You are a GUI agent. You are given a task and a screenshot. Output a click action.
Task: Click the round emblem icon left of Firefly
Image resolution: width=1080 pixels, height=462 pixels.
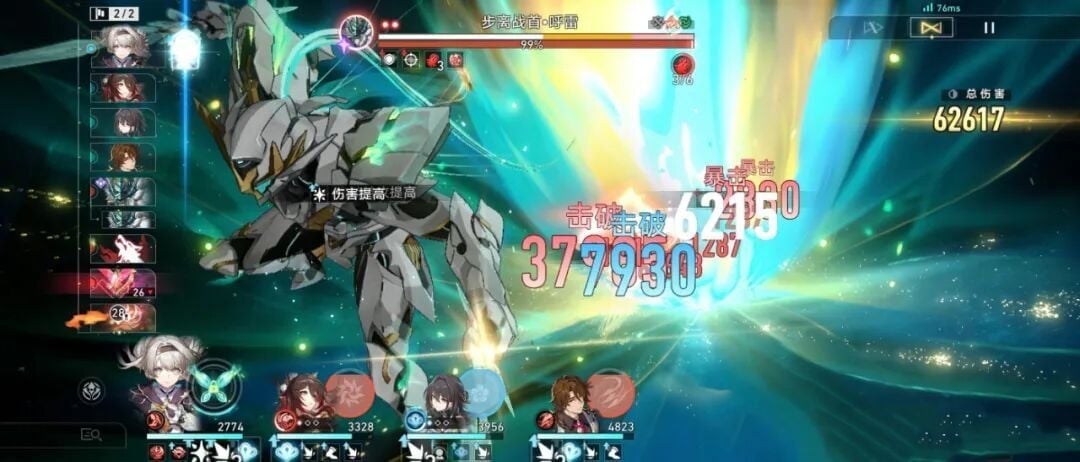point(91,390)
